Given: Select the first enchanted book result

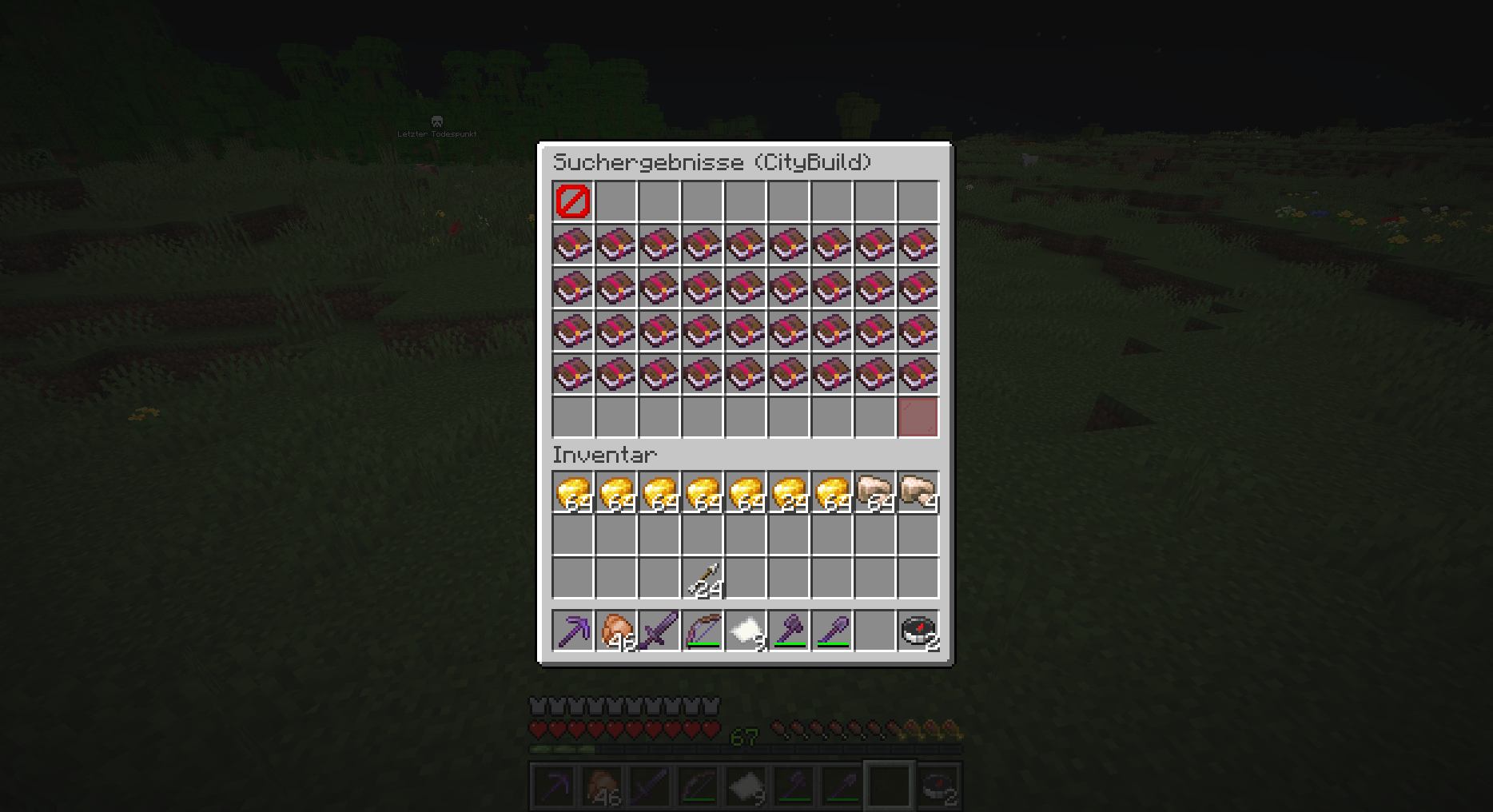Looking at the screenshot, I should tap(572, 244).
